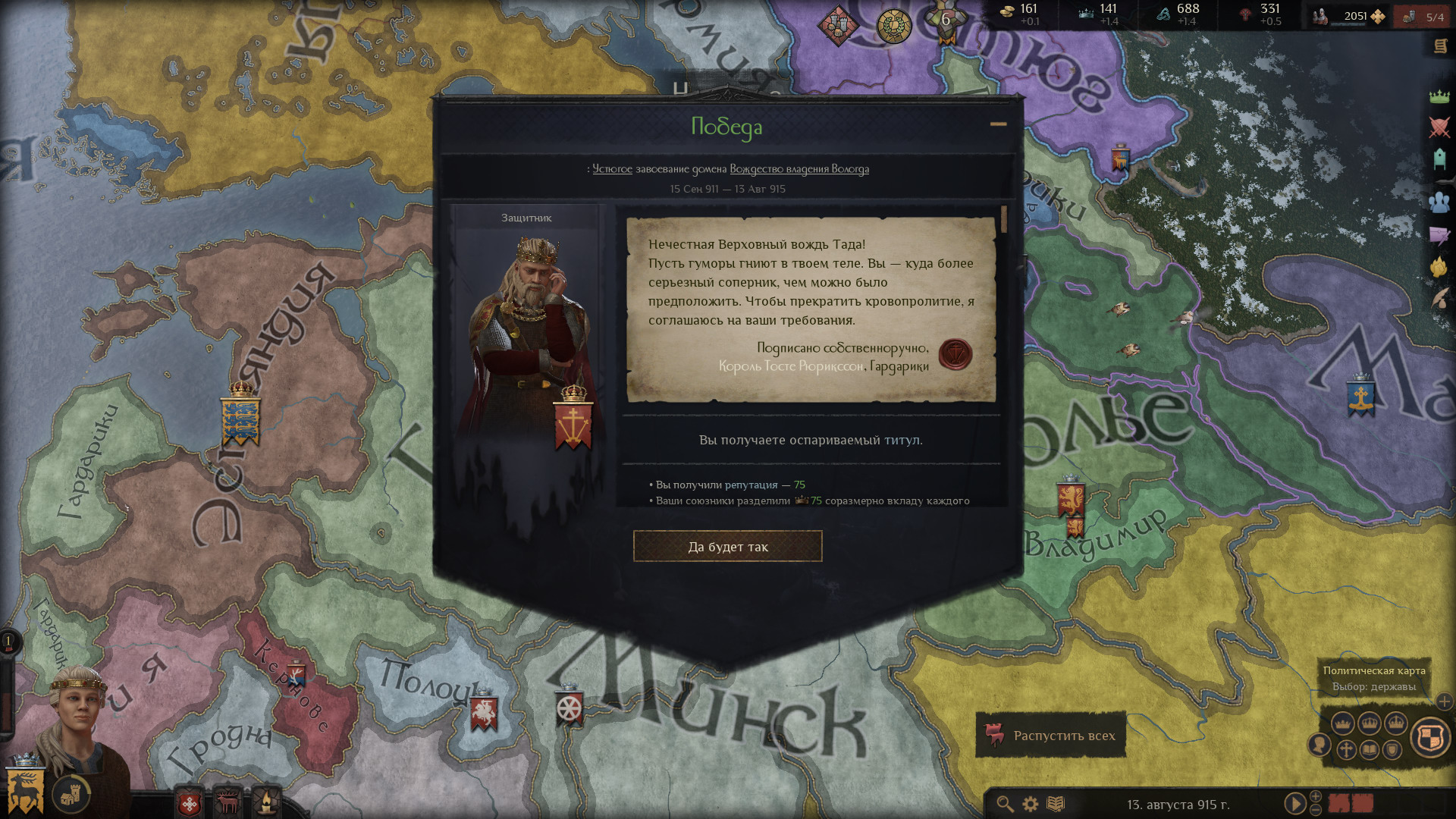The width and height of the screenshot is (1456, 819).
Task: Open the council throne icon panel
Action: pyautogui.click(x=1439, y=158)
